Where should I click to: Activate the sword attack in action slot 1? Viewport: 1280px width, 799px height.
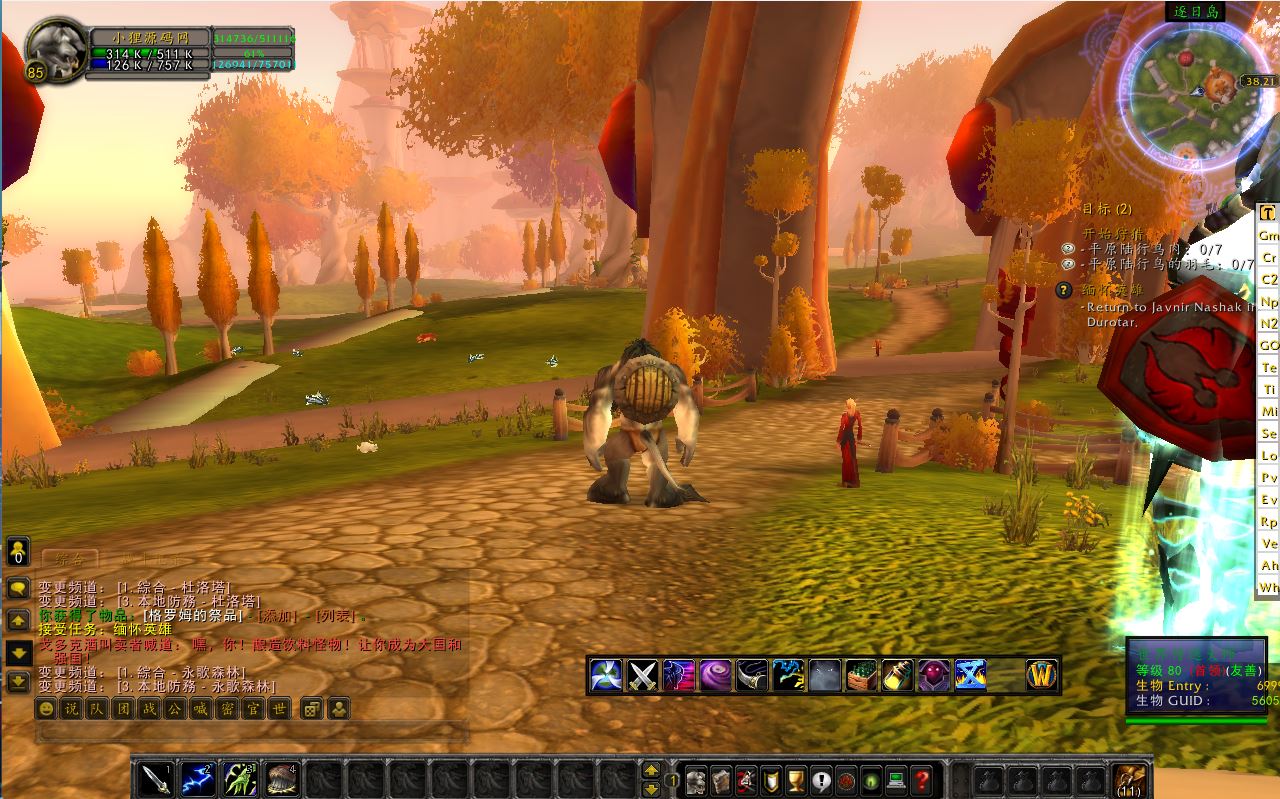pos(156,778)
